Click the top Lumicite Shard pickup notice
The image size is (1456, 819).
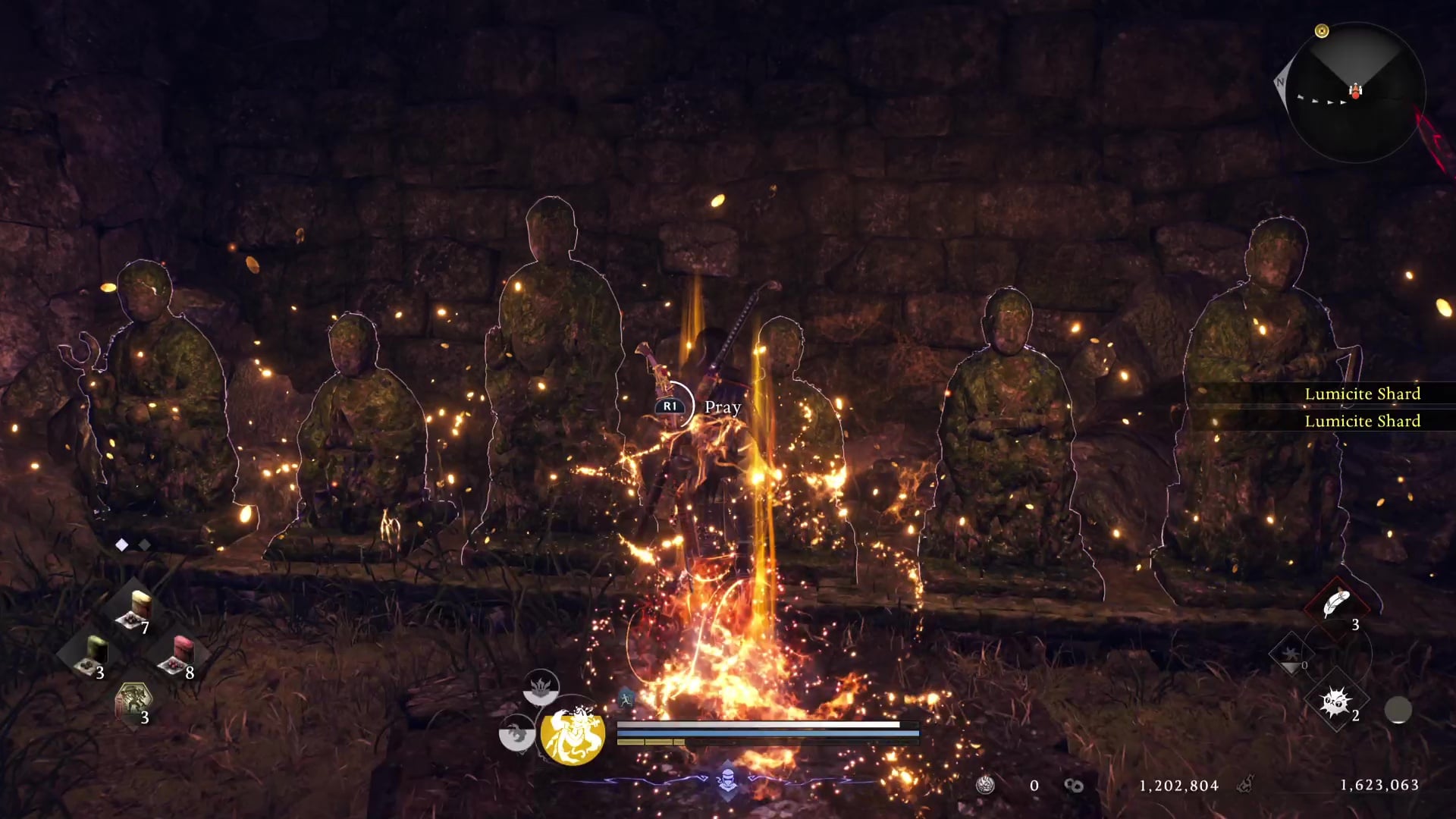click(x=1362, y=394)
